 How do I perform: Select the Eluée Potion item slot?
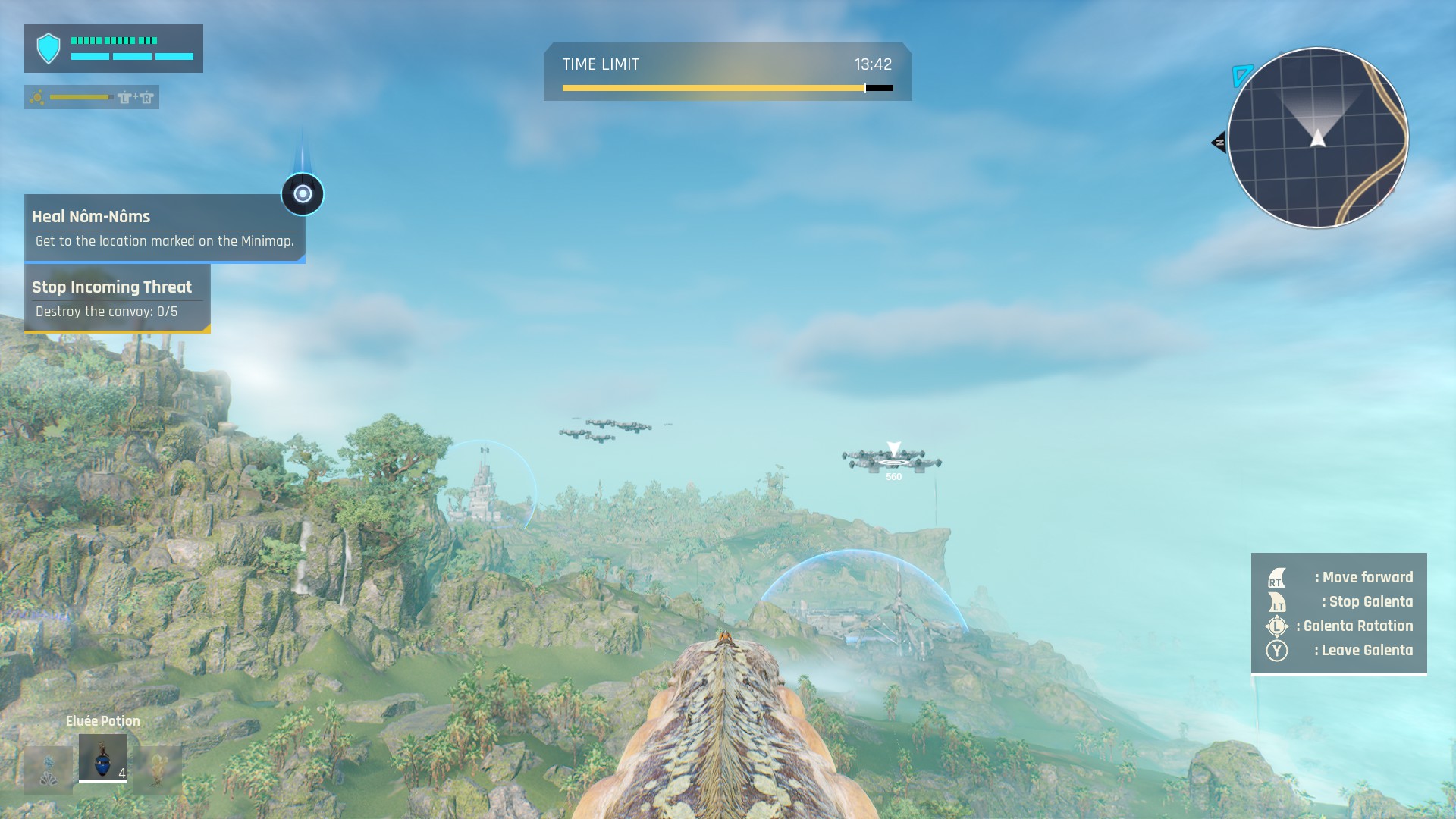coord(103,758)
